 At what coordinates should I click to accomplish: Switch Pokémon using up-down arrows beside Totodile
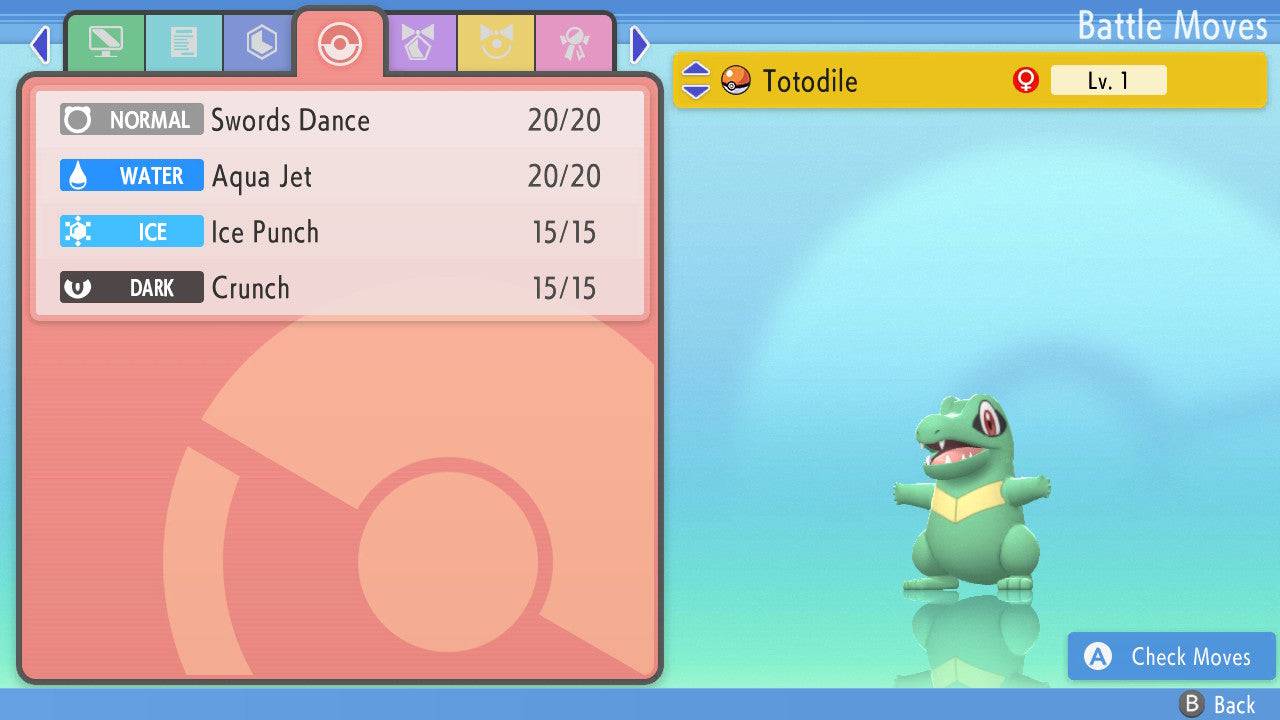(696, 81)
